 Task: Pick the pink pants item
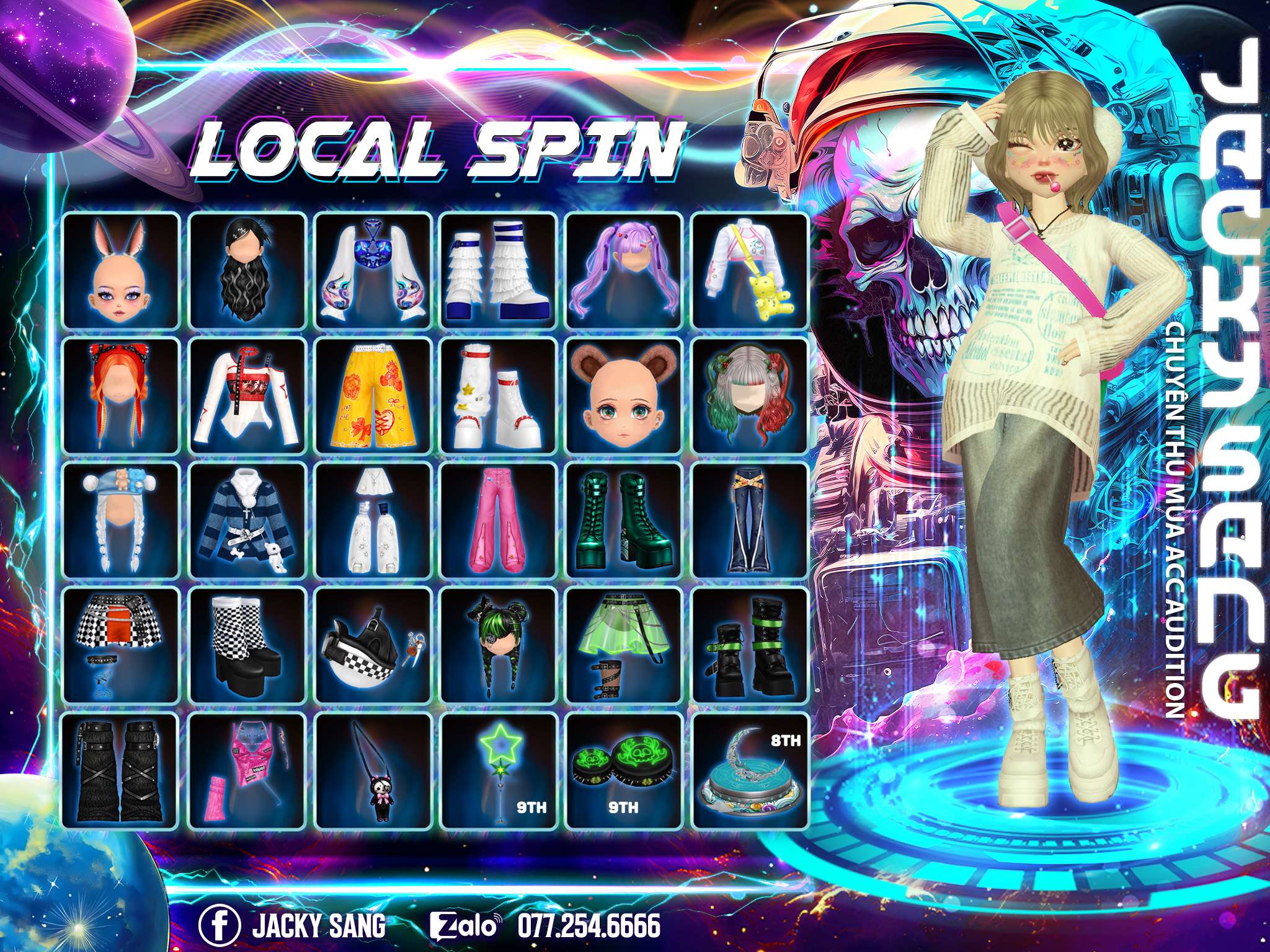click(499, 520)
